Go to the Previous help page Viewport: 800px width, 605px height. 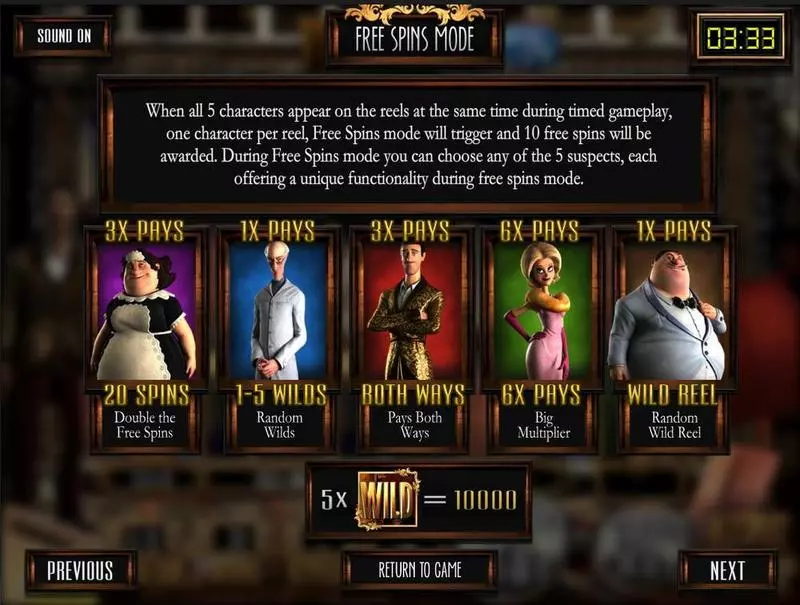(80, 570)
